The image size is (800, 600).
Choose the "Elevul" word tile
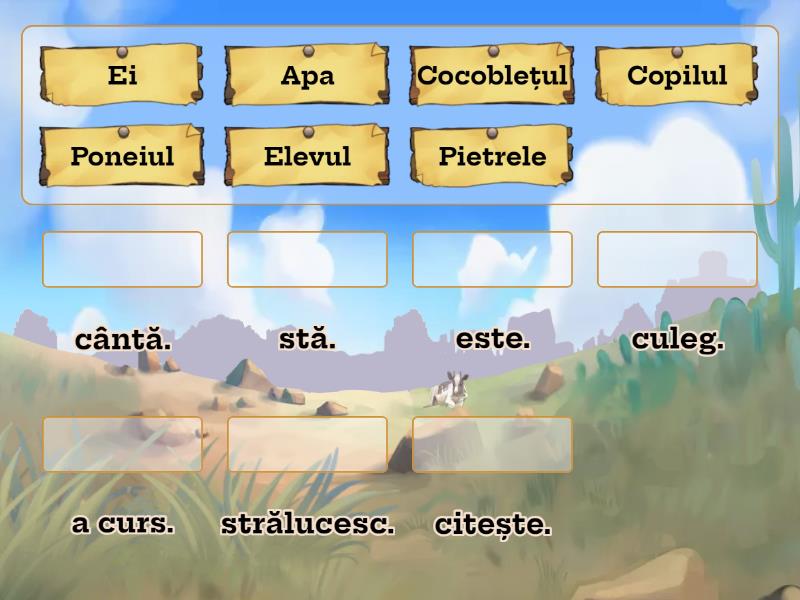pos(307,156)
